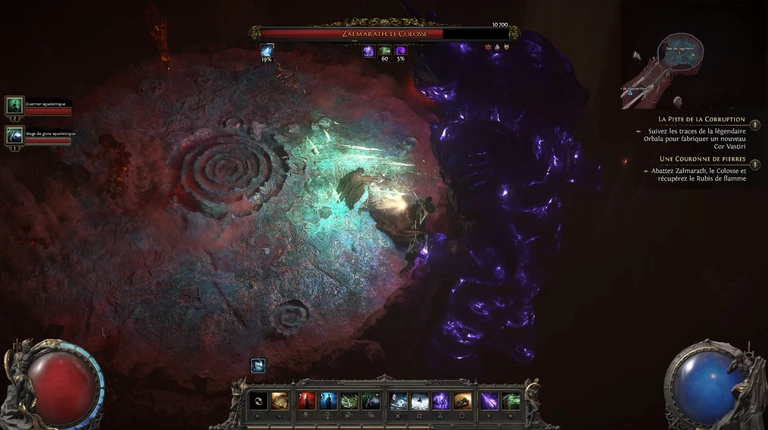Cast the purple slash skill
The width and height of the screenshot is (768, 430).
point(488,401)
